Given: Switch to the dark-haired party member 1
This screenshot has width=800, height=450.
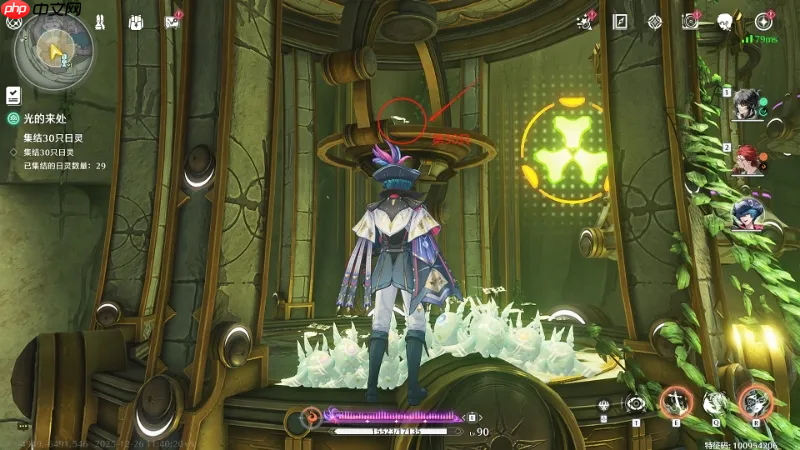Looking at the screenshot, I should click(x=746, y=105).
